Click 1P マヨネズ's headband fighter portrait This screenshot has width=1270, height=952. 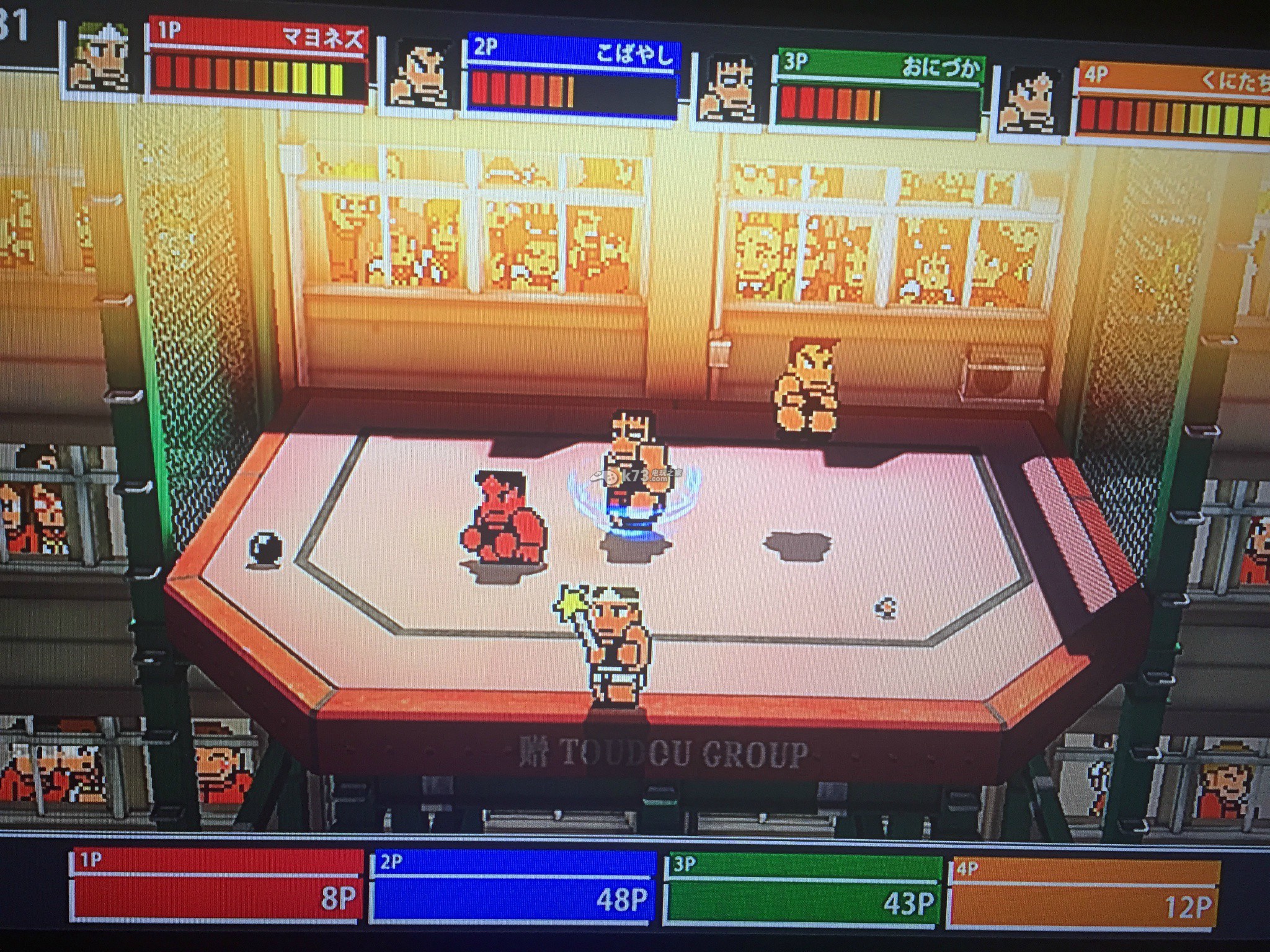(x=102, y=59)
